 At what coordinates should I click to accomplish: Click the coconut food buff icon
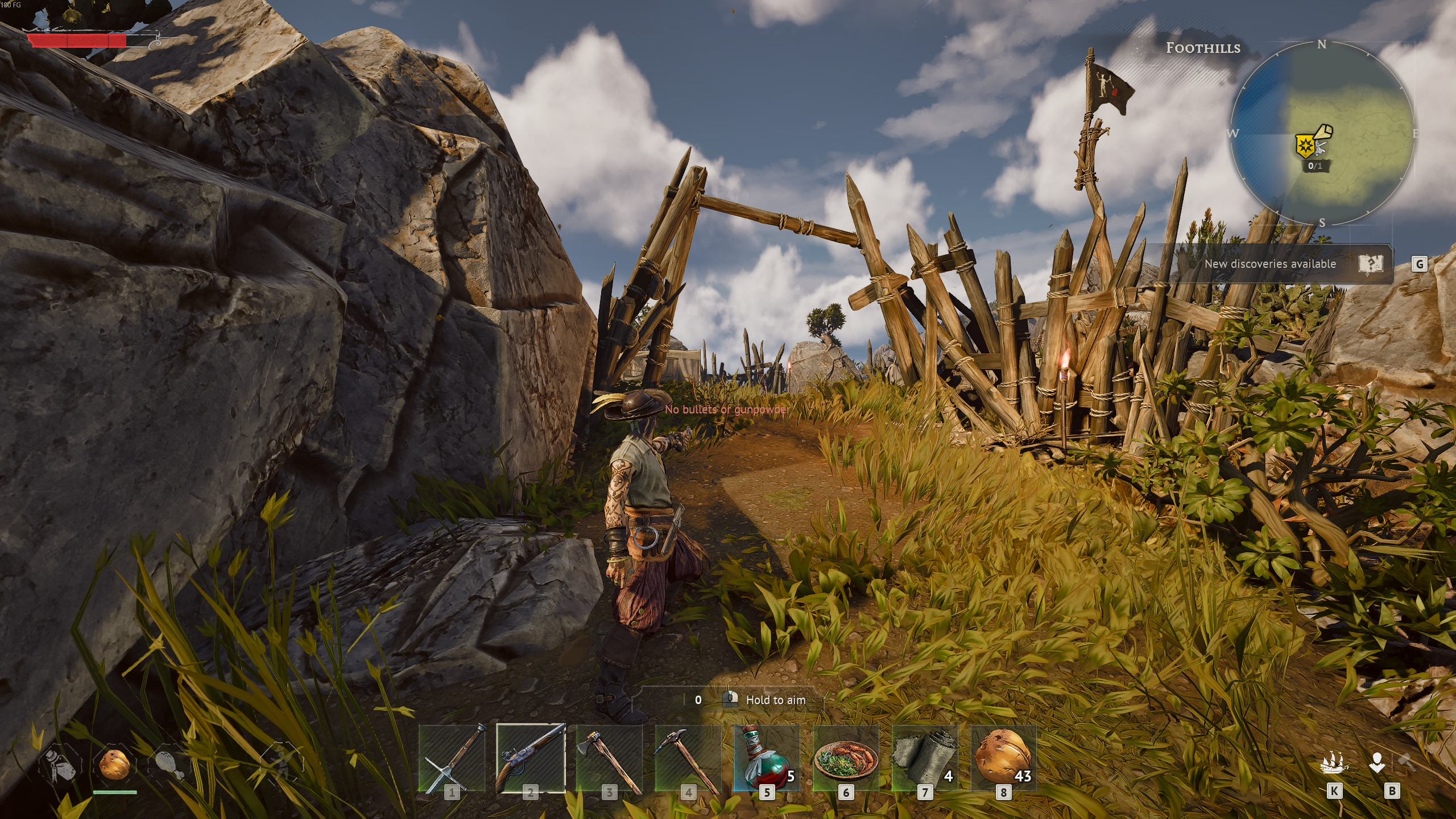click(x=114, y=763)
